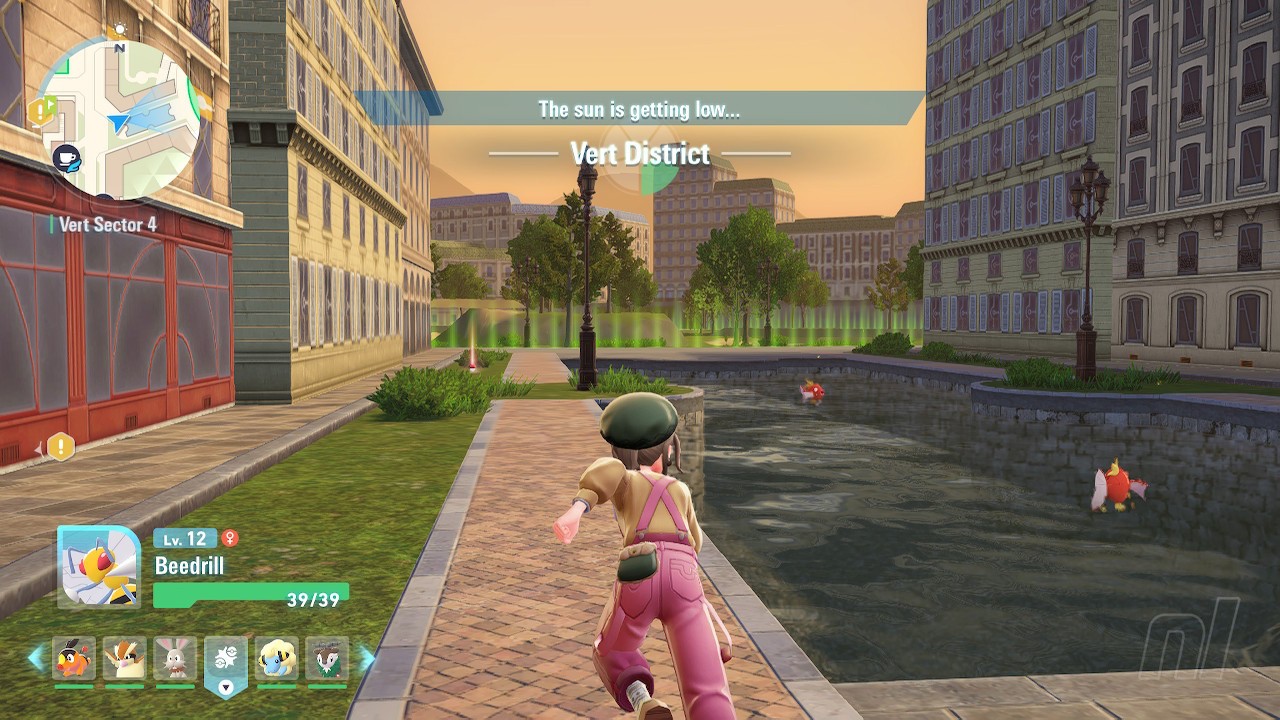1280x720 pixels.
Task: Choose Skiddo from the party bar
Action: pos(327,659)
